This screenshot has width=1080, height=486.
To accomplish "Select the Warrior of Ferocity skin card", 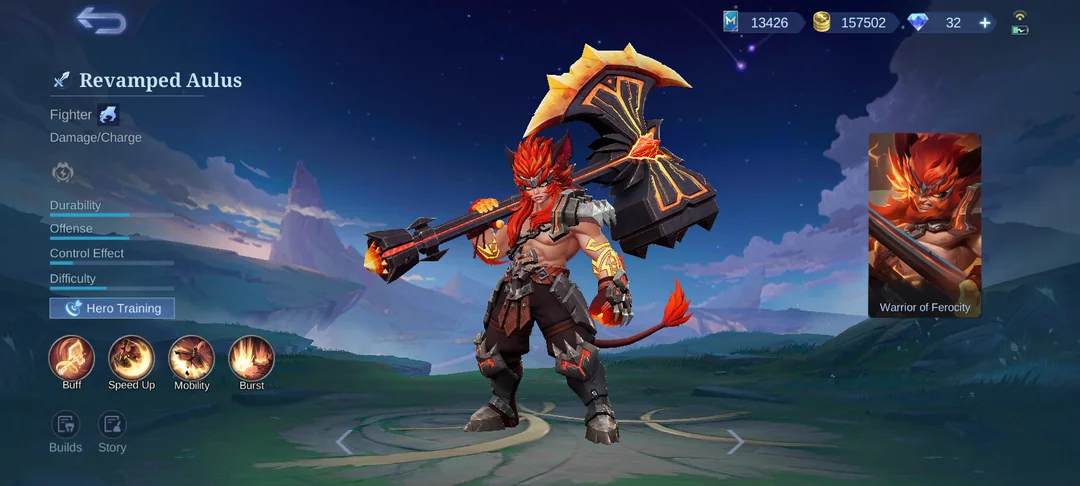I will point(924,225).
